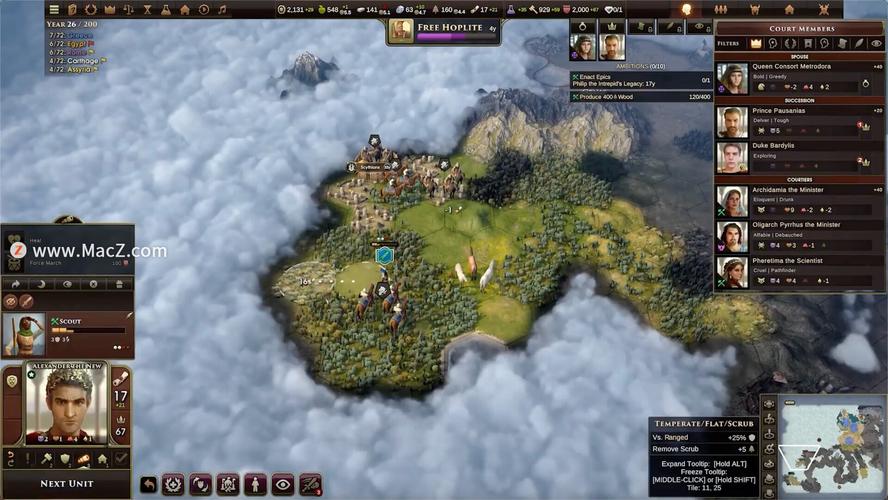Image resolution: width=888 pixels, height=500 pixels.
Task: Toggle the crown filter in court filters
Action: (x=756, y=44)
